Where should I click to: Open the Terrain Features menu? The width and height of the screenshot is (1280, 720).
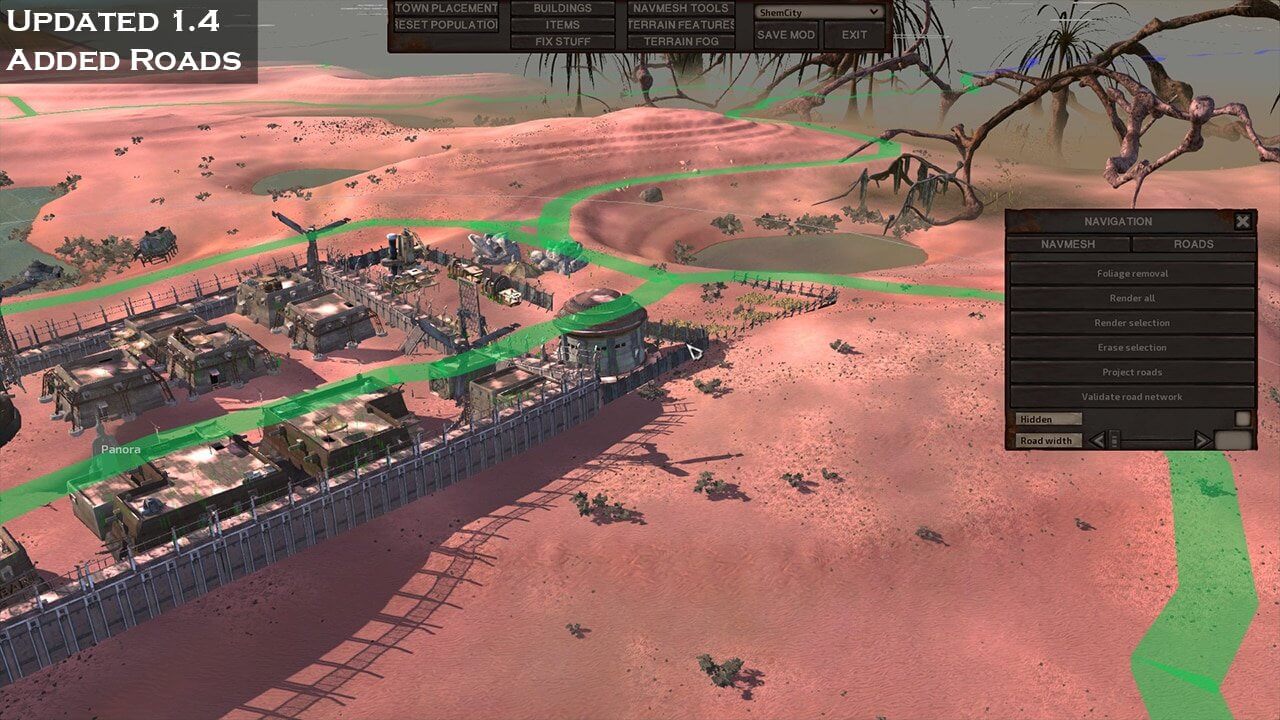coord(680,25)
